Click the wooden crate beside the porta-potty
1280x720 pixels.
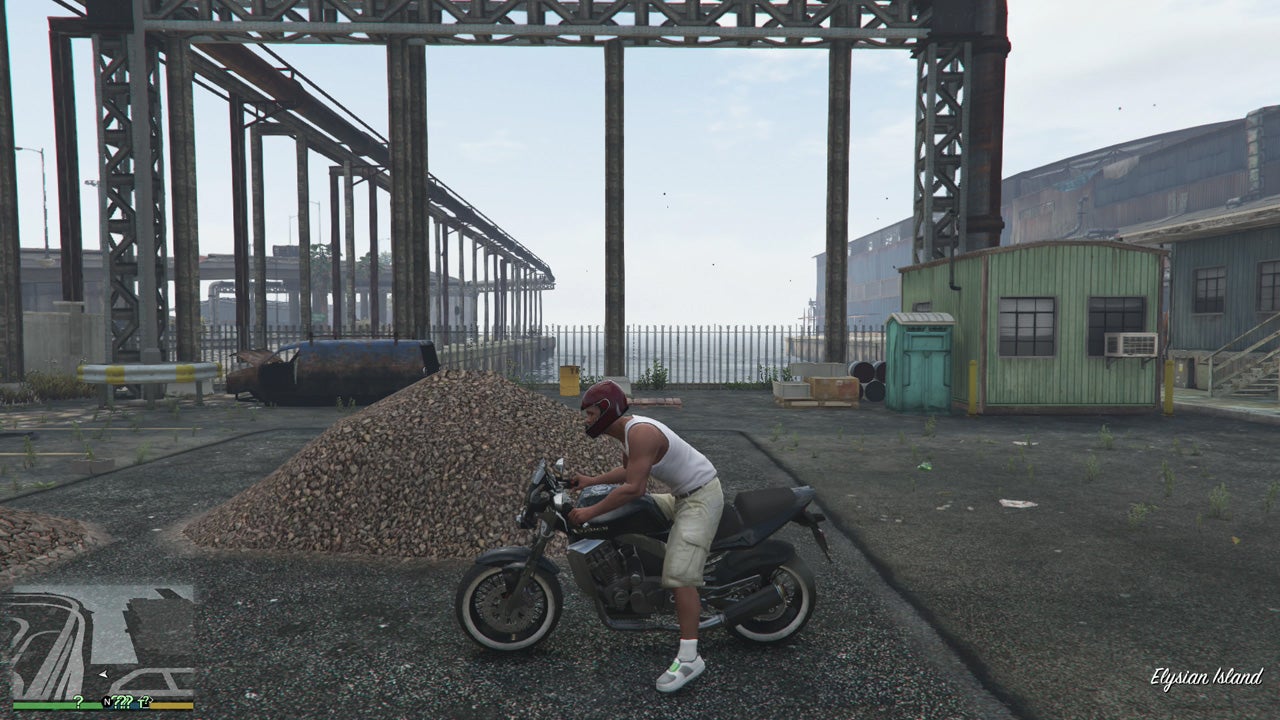point(833,388)
